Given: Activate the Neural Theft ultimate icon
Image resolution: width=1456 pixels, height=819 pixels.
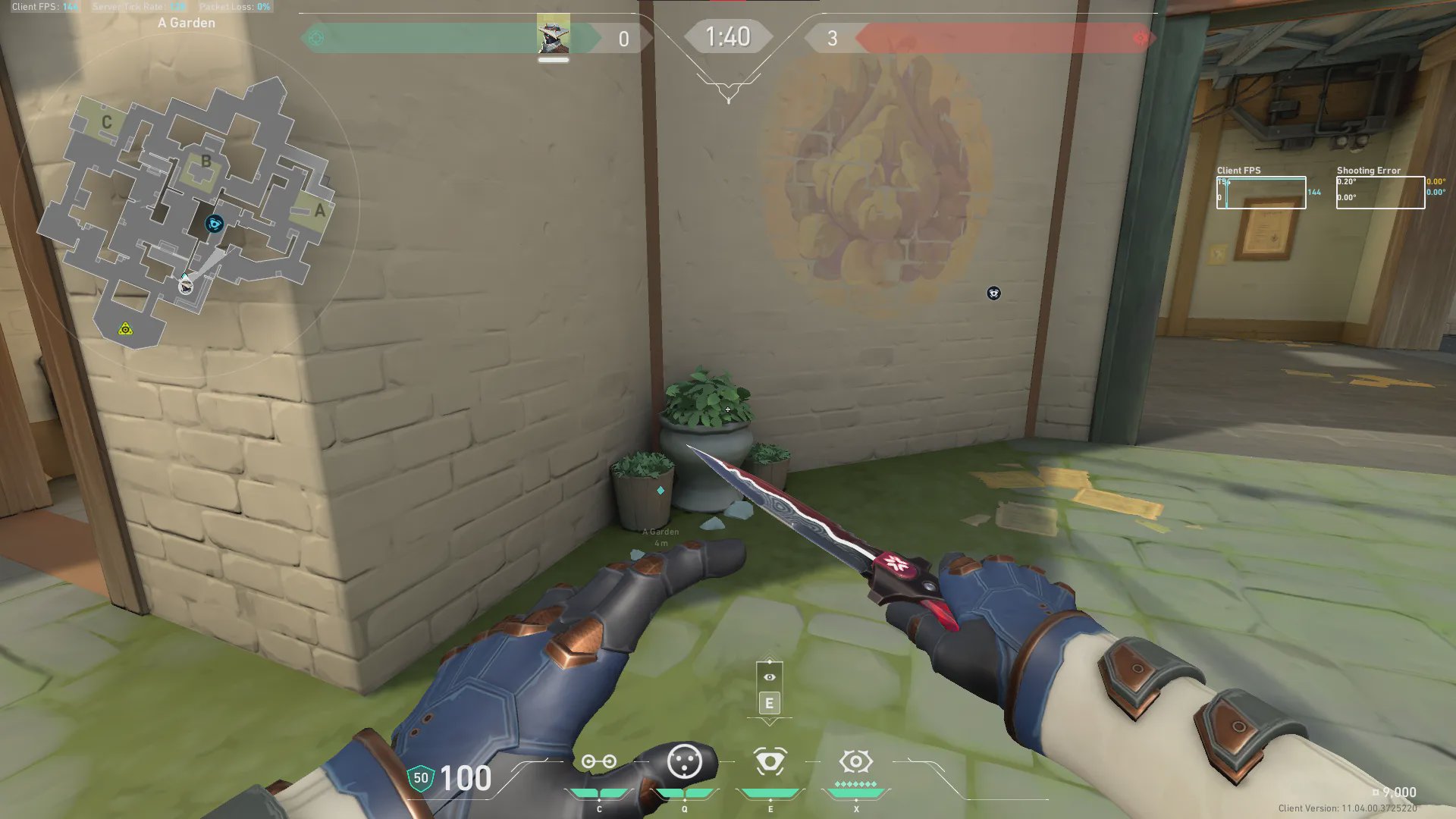Looking at the screenshot, I should (x=856, y=761).
